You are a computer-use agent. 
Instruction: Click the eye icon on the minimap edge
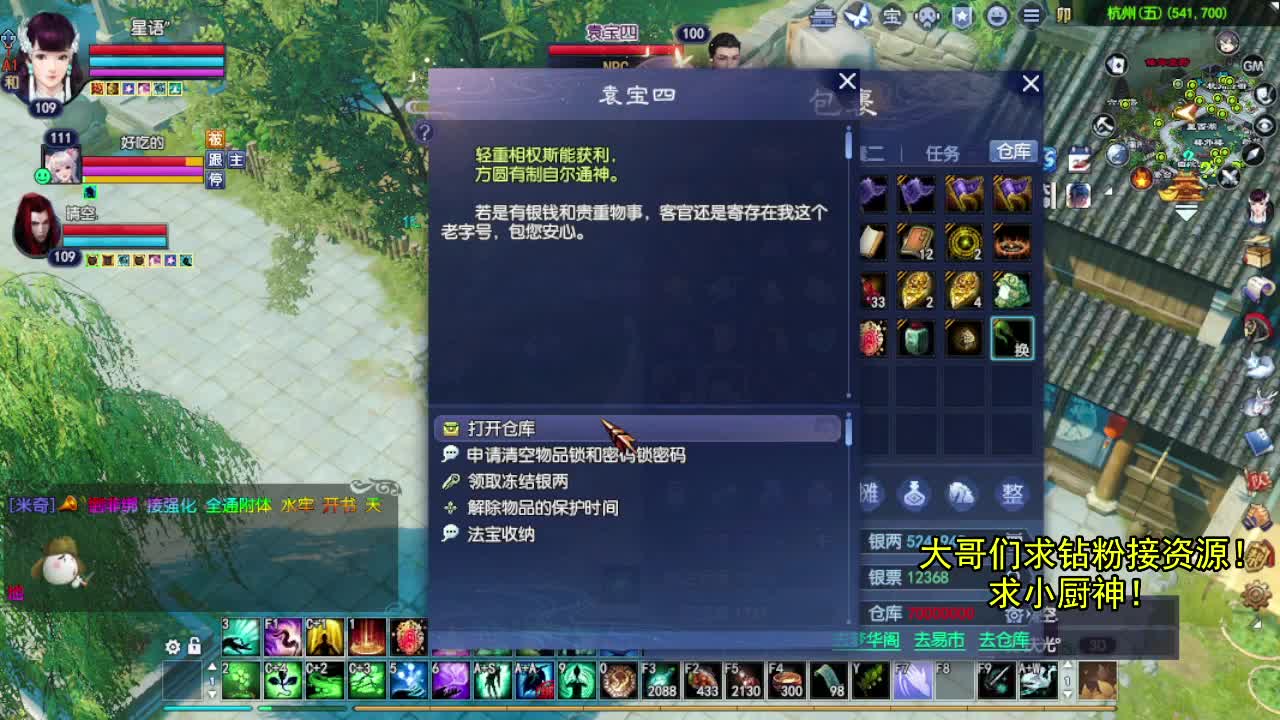1264,124
